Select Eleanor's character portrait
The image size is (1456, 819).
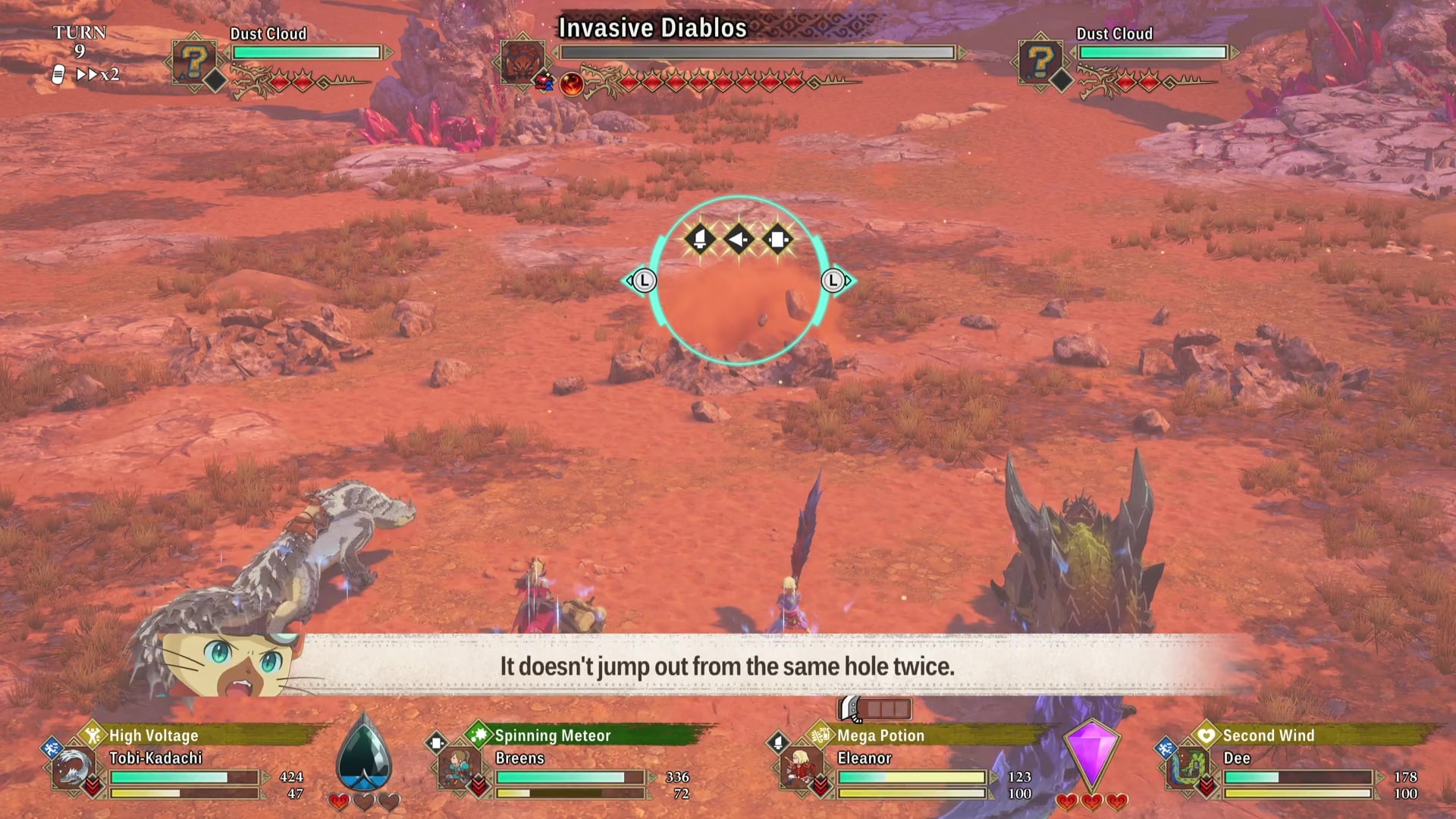(801, 770)
